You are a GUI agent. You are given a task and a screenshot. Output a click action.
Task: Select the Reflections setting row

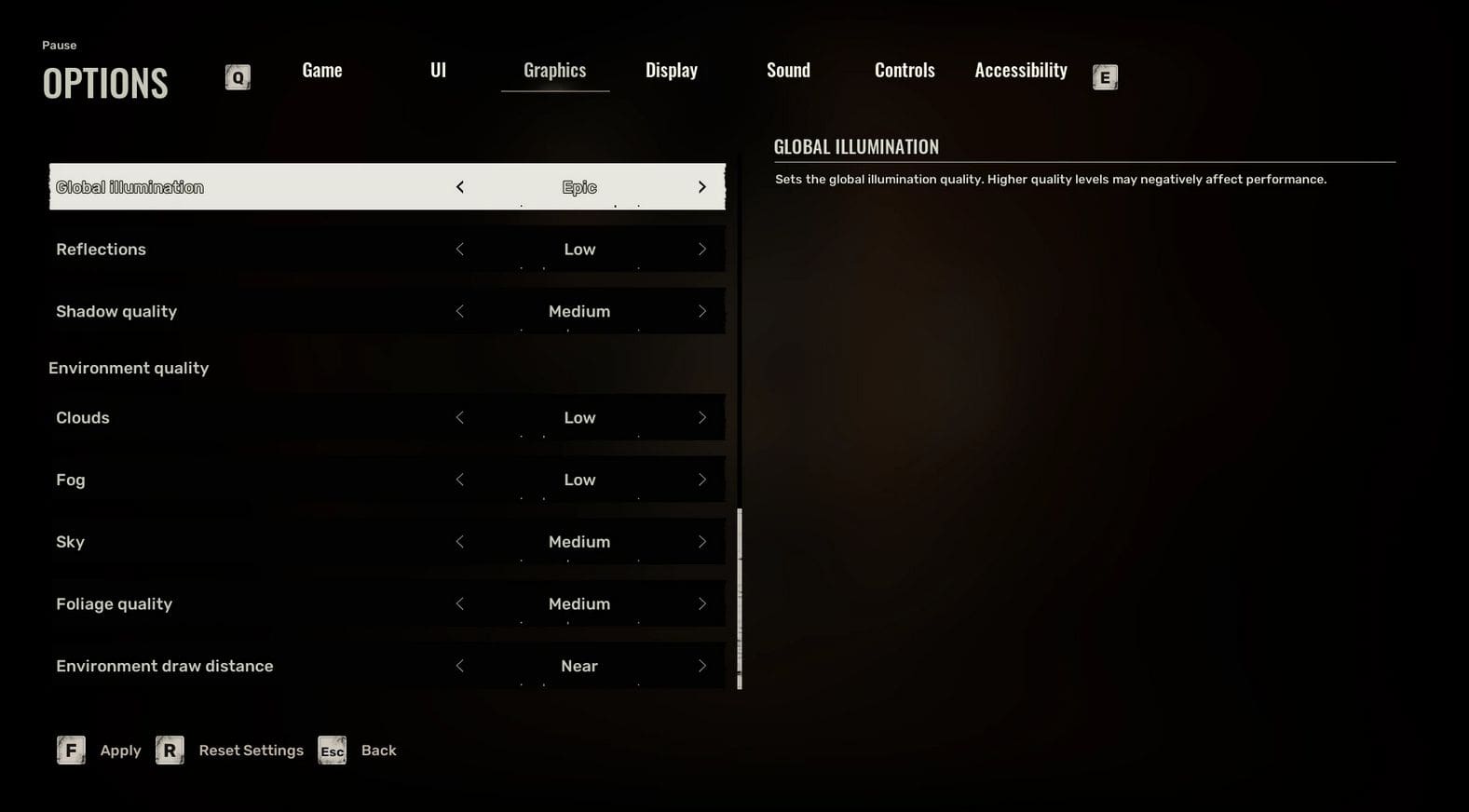(233, 250)
